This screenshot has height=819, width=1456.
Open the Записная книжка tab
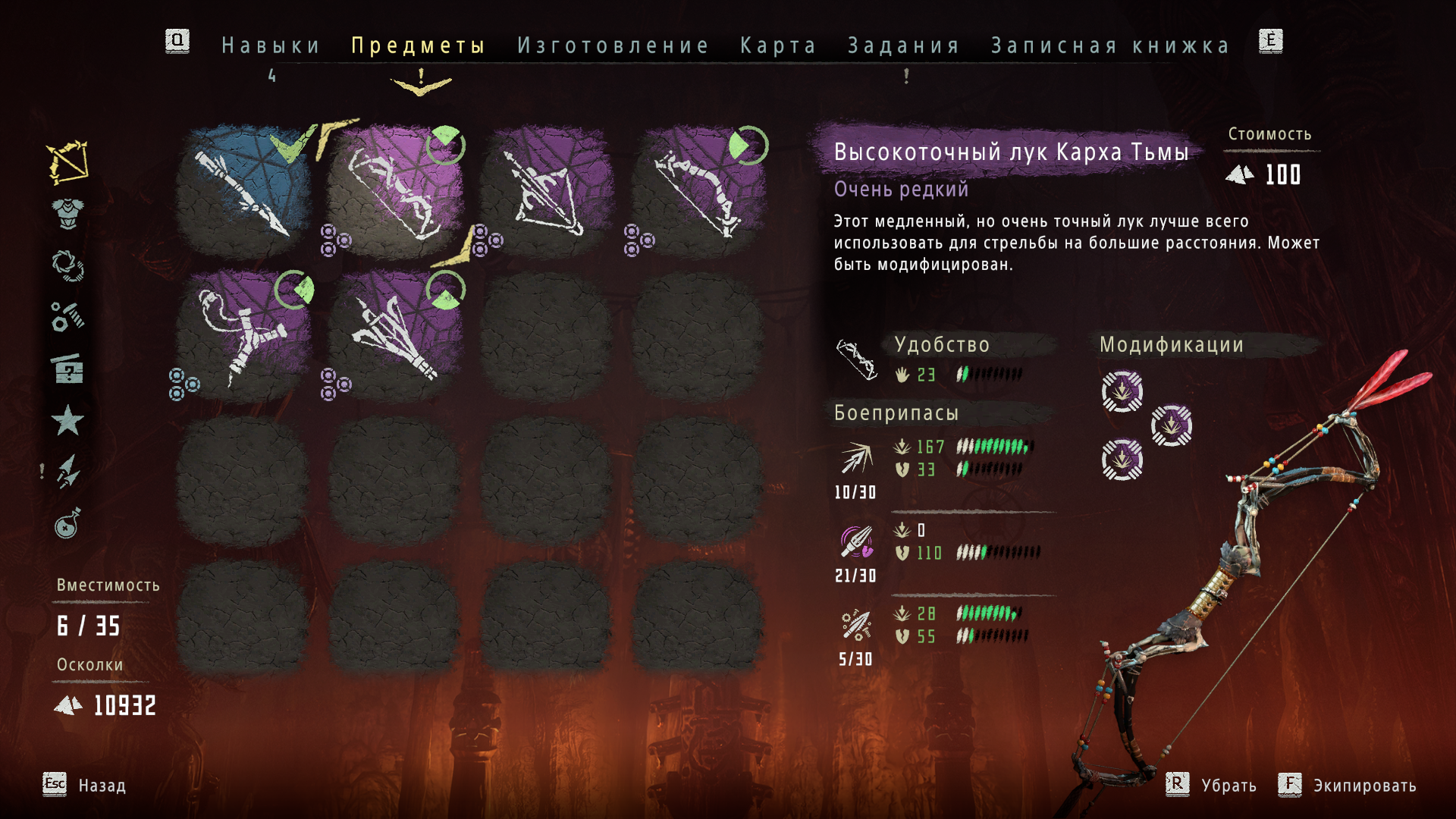tap(1110, 45)
